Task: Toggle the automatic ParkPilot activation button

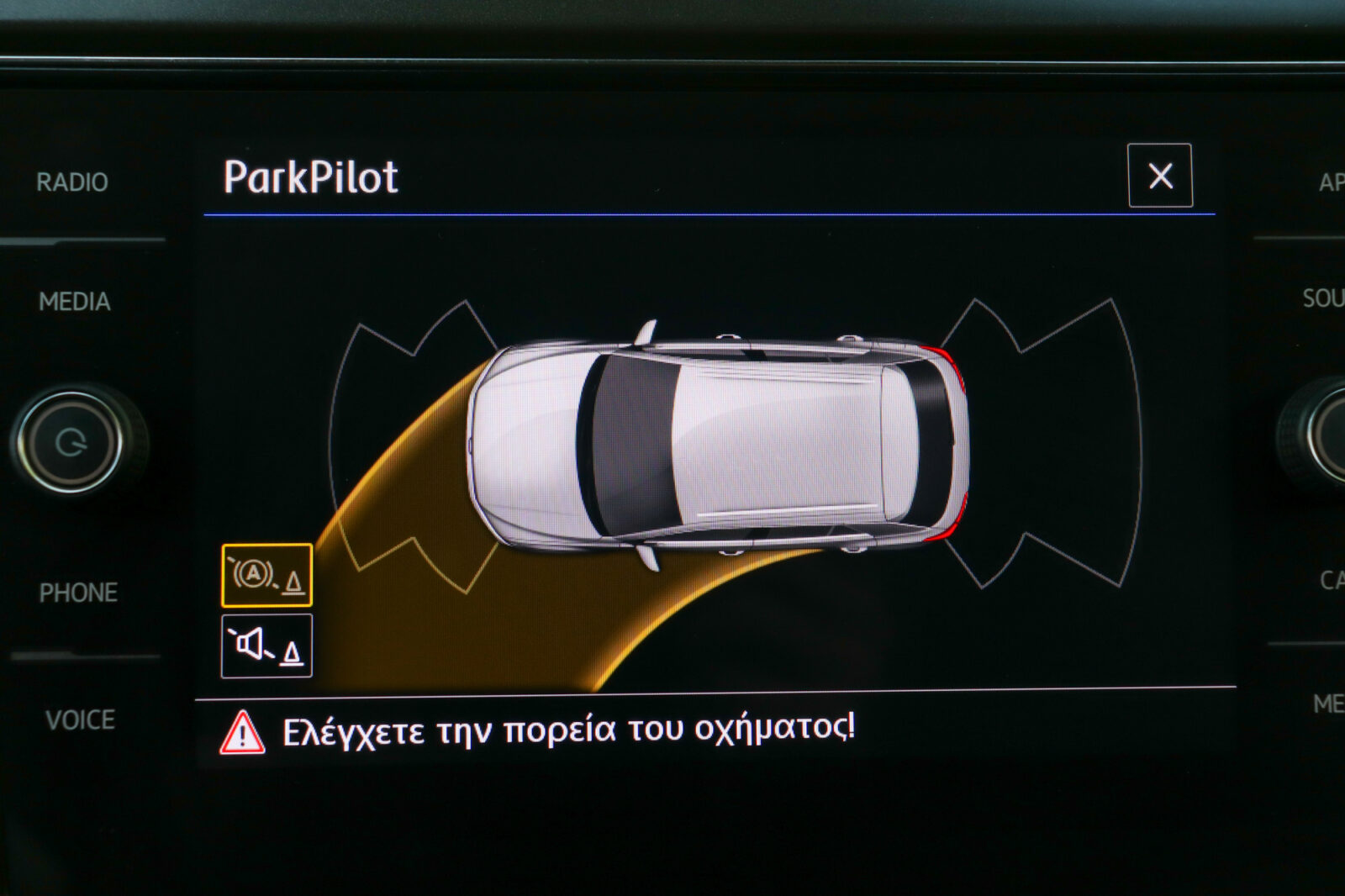Action: click(x=266, y=576)
